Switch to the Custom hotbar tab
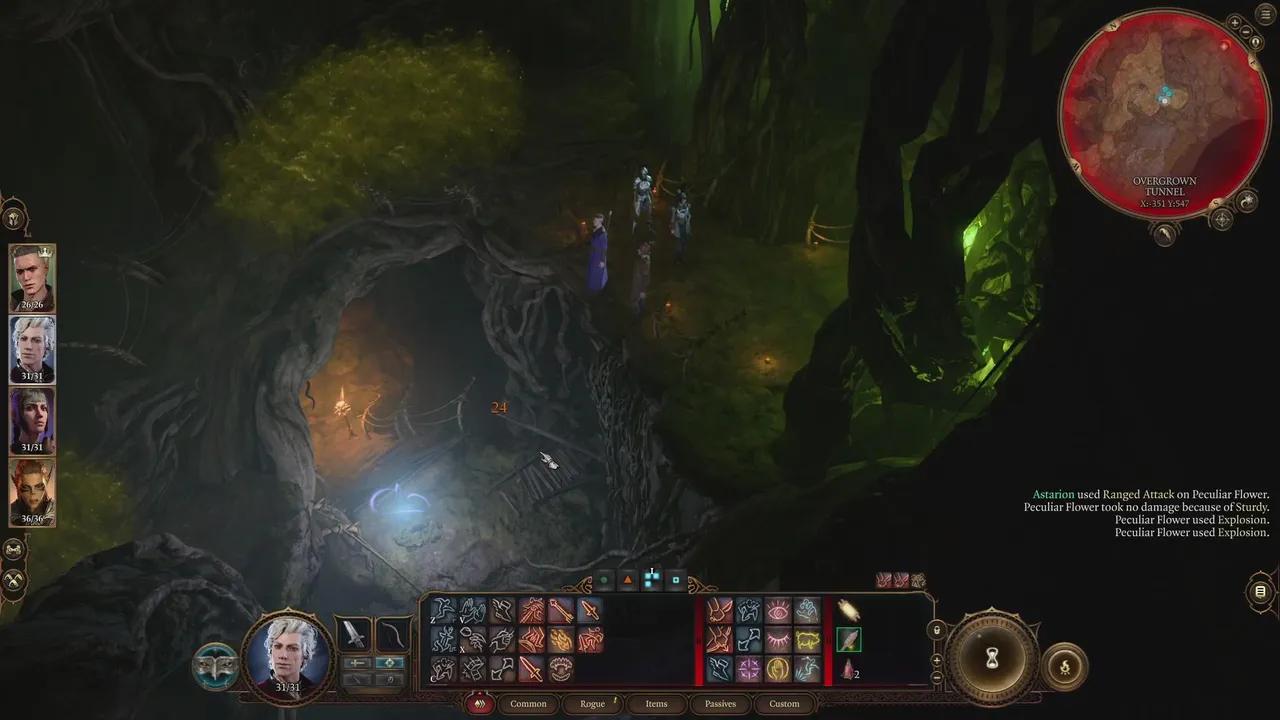Screen dimensions: 1280x720 pos(784,703)
